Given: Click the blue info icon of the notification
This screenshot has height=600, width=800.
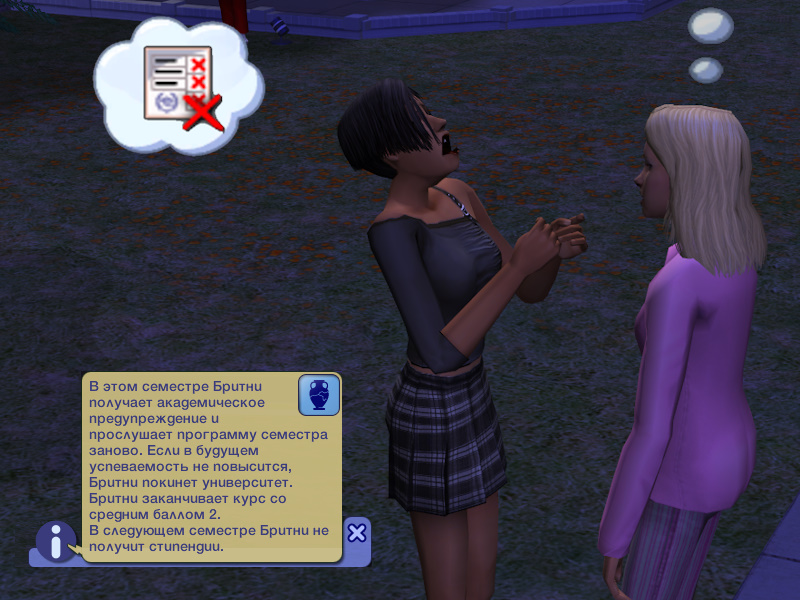Looking at the screenshot, I should (x=56, y=541).
